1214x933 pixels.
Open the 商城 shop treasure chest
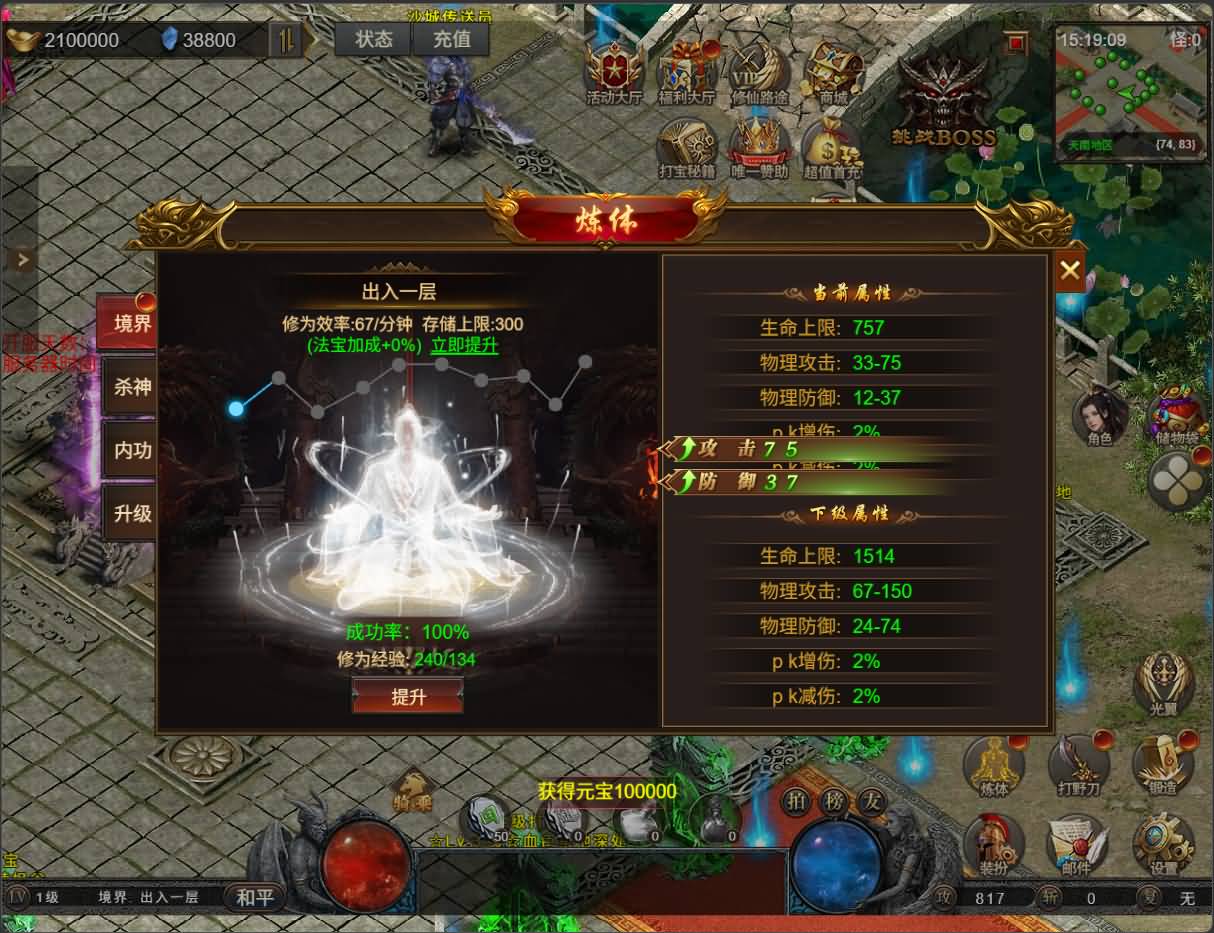(833, 72)
